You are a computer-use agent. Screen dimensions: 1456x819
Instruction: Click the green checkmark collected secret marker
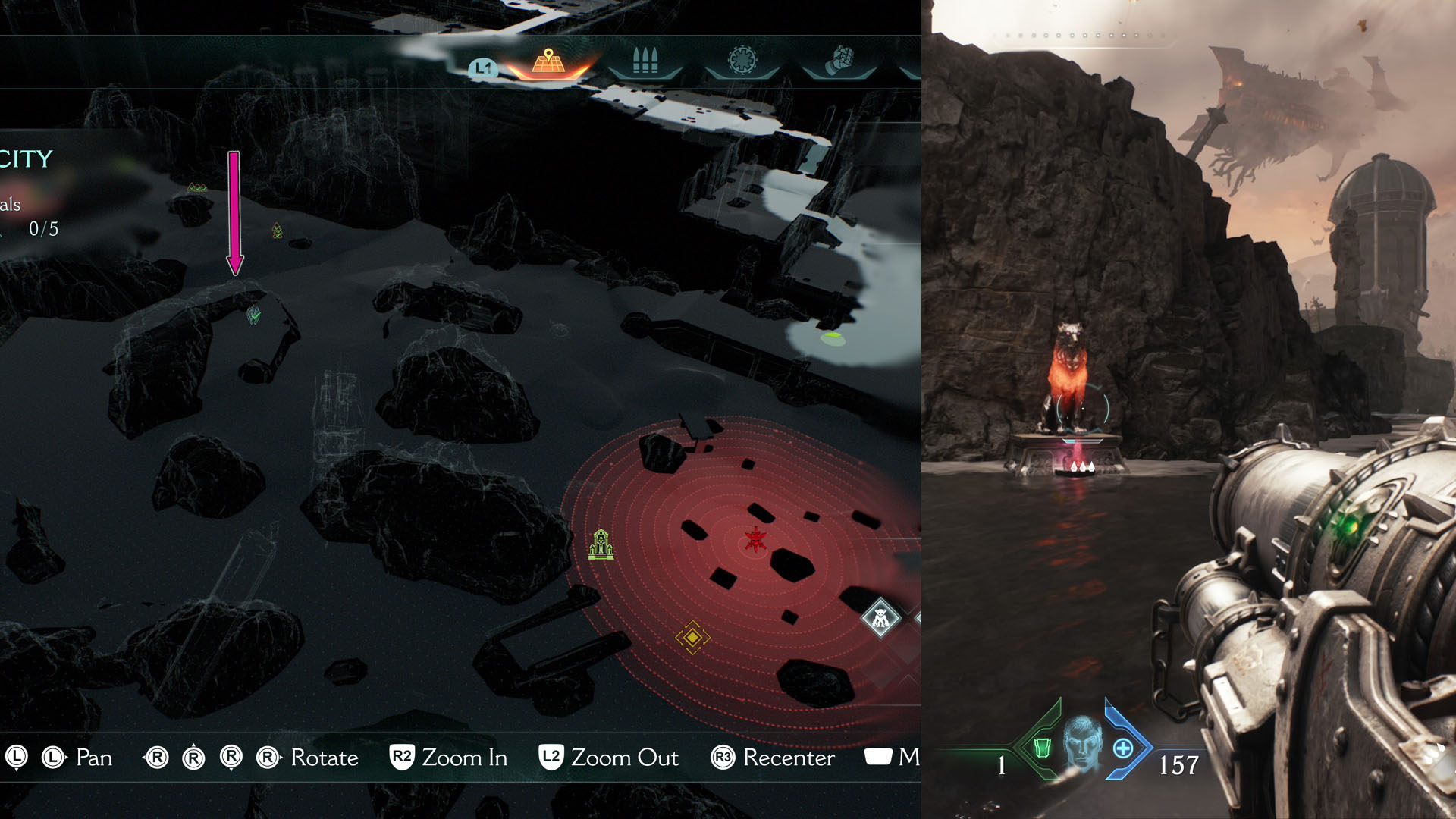click(x=254, y=316)
